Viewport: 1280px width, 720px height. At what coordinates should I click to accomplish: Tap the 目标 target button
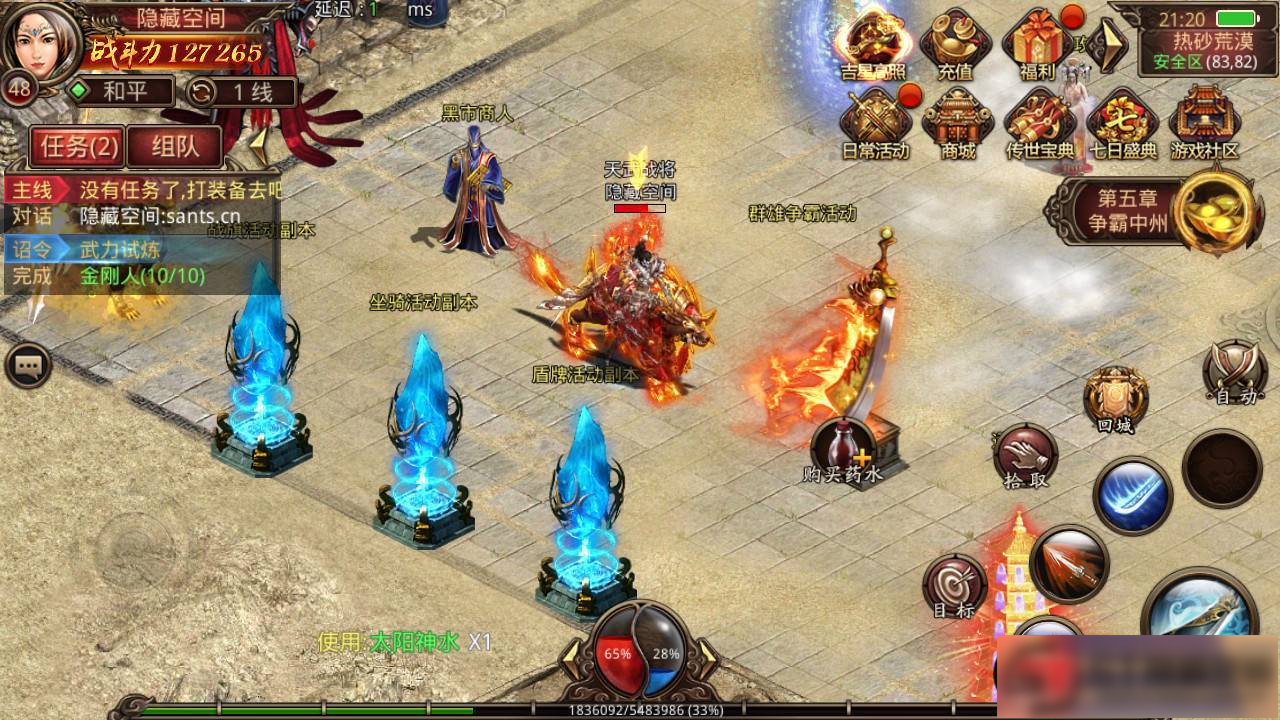click(954, 586)
